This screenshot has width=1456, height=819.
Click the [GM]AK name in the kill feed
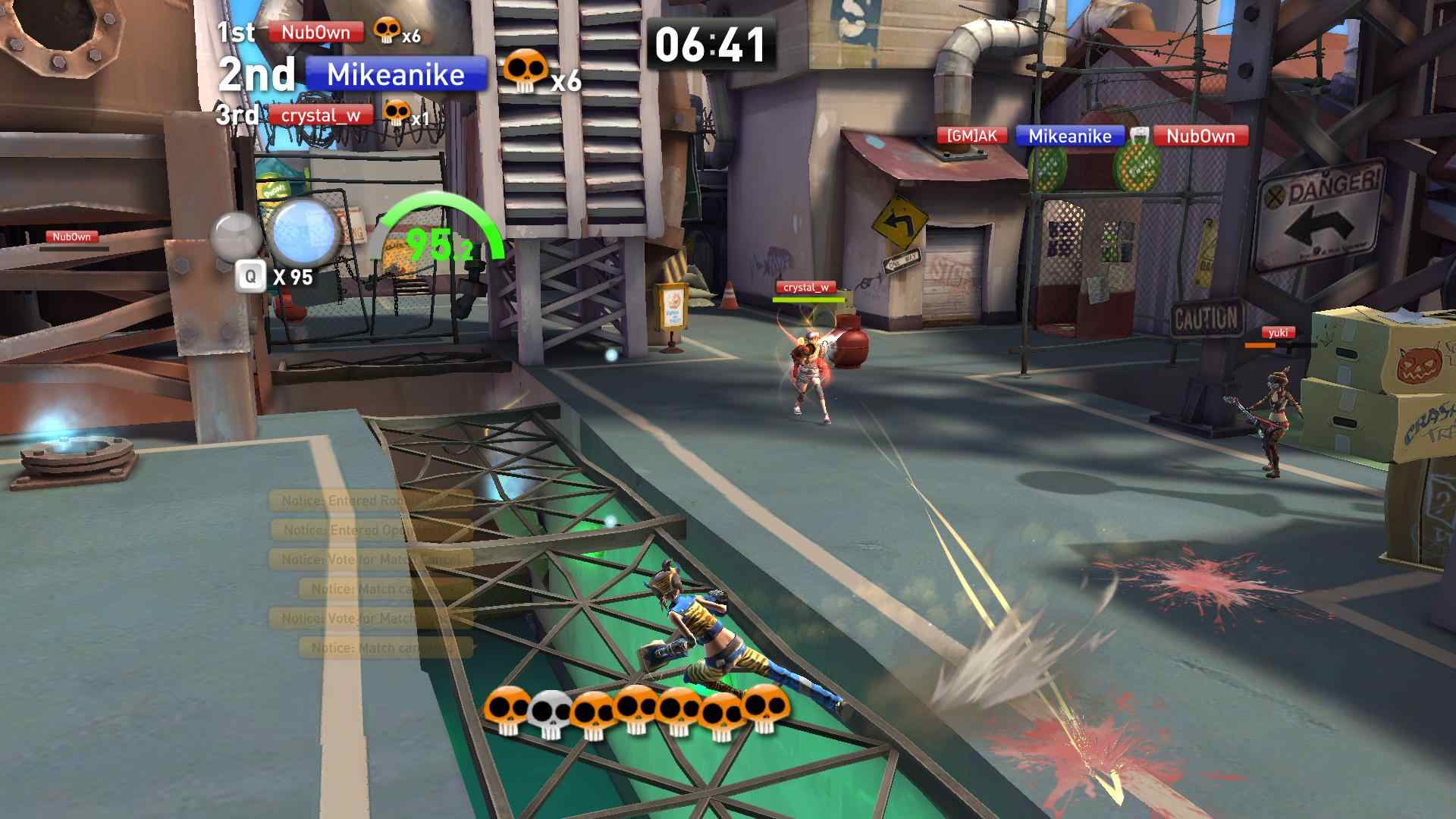tap(971, 136)
